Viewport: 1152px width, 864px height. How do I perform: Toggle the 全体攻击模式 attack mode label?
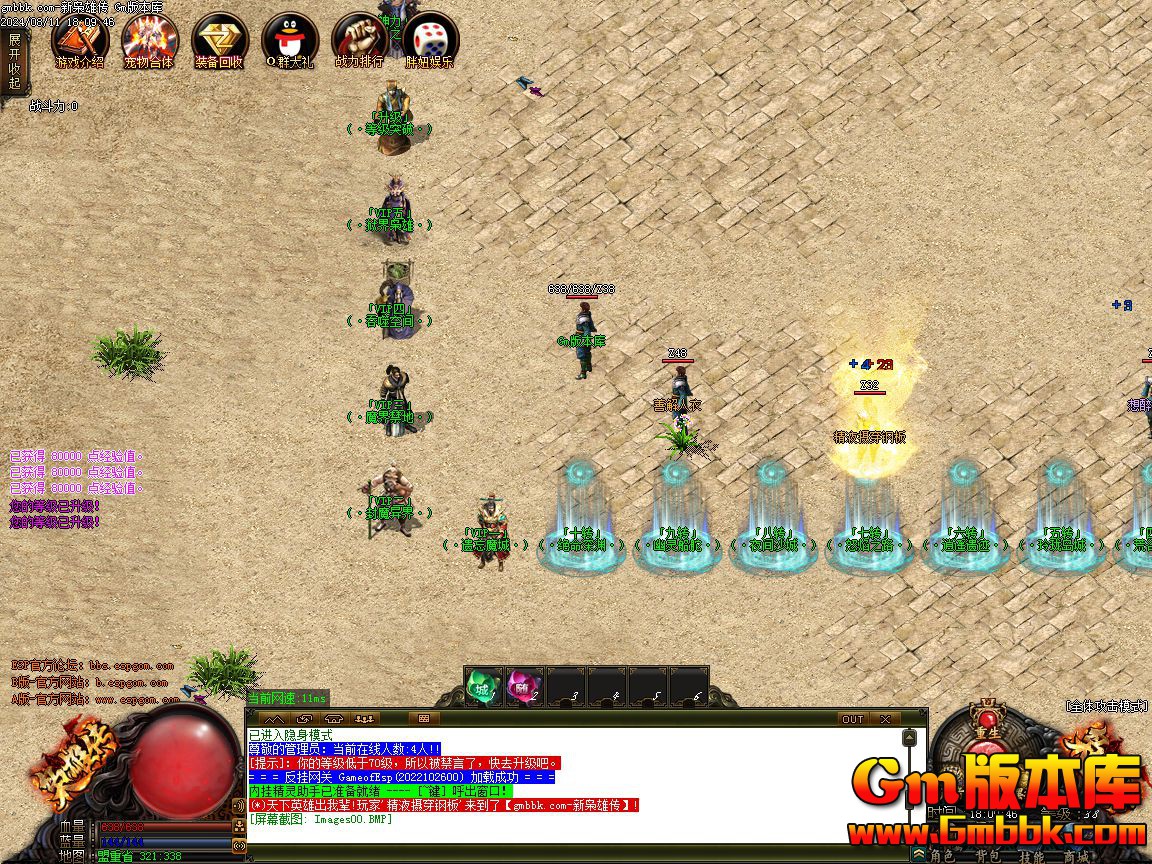(x=1106, y=706)
